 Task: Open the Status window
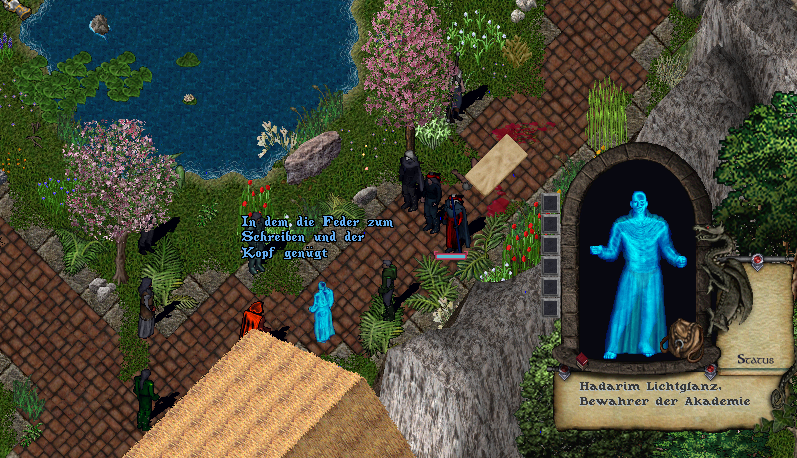pyautogui.click(x=755, y=359)
